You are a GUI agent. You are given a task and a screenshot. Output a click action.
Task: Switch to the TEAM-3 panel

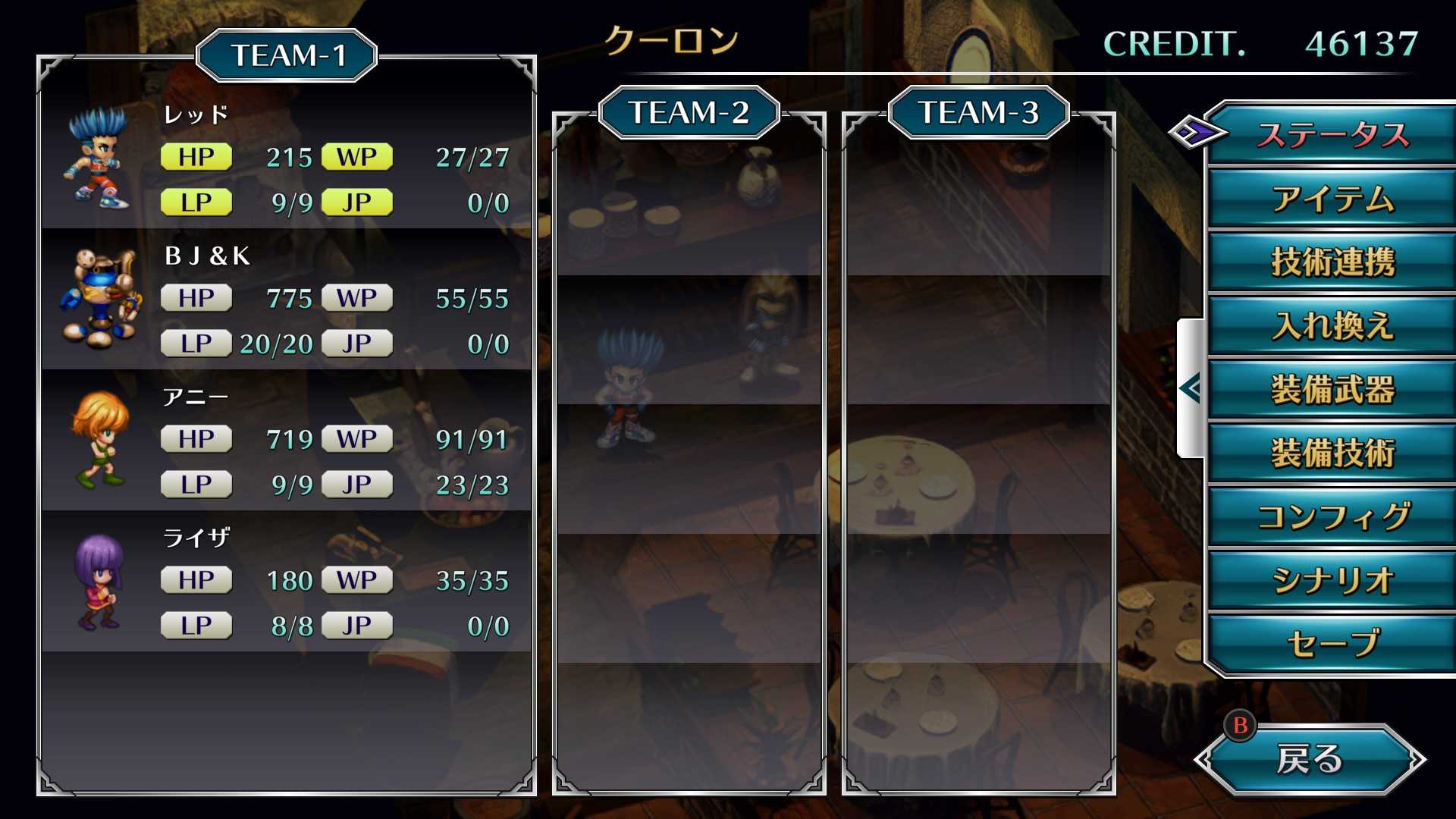click(x=978, y=113)
